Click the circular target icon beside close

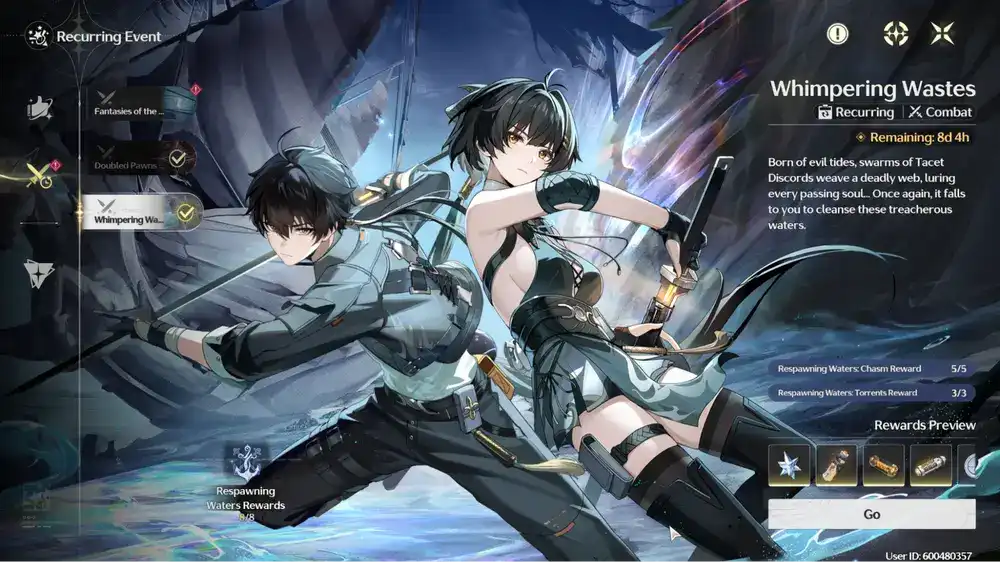pos(895,34)
